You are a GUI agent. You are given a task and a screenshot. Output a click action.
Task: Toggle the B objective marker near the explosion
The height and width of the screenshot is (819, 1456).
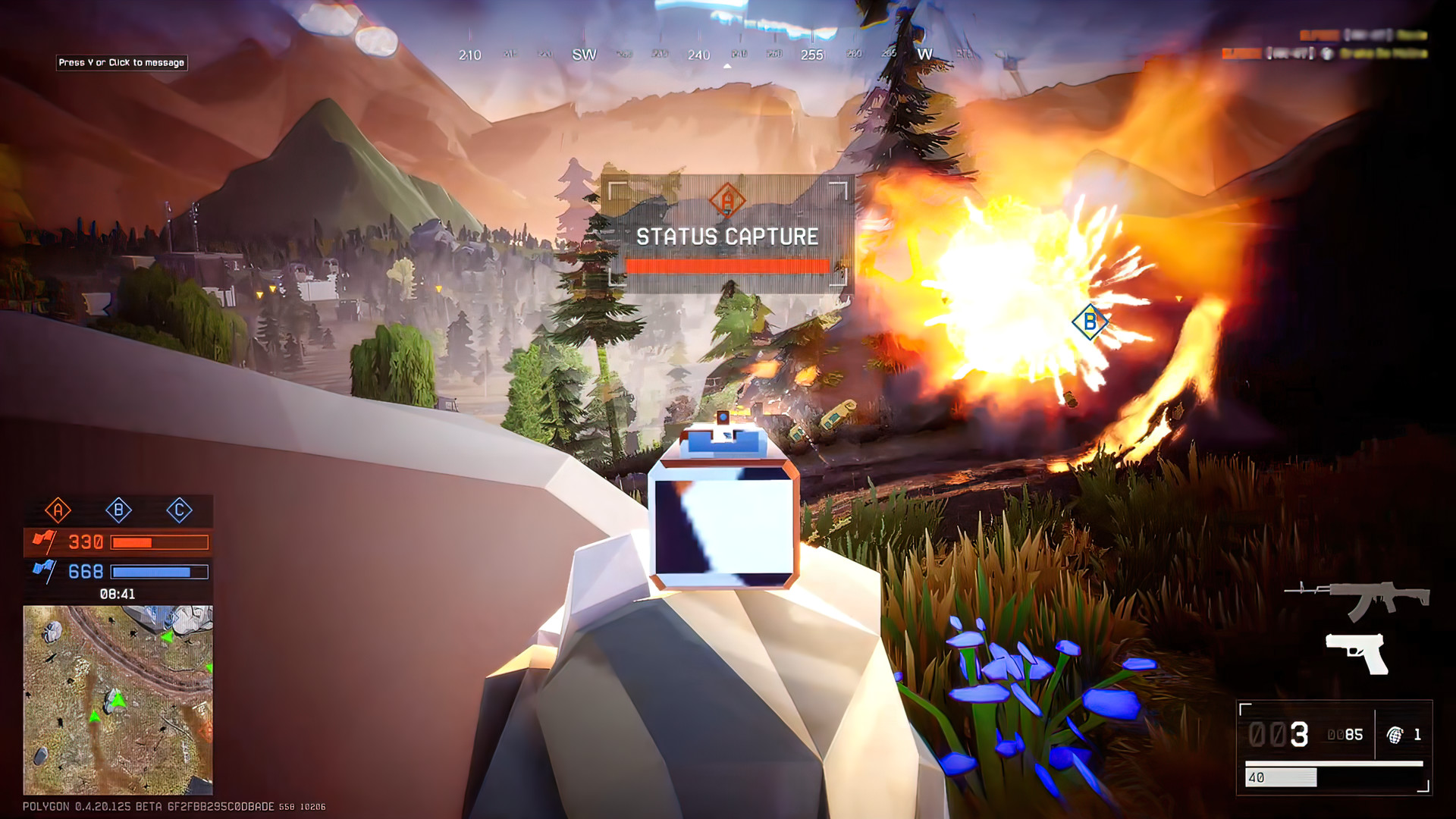click(1090, 322)
